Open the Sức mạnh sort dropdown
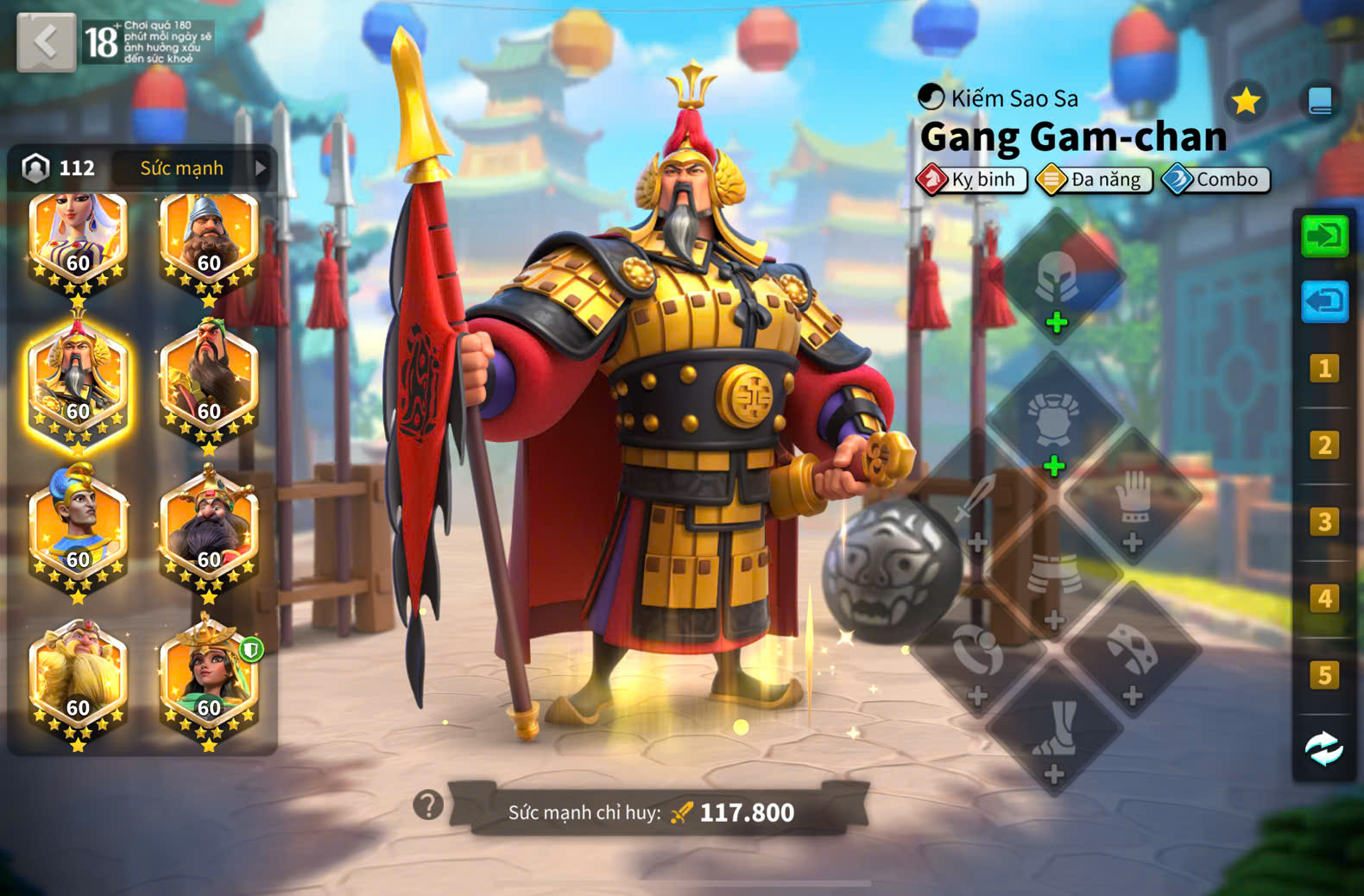 [193, 168]
